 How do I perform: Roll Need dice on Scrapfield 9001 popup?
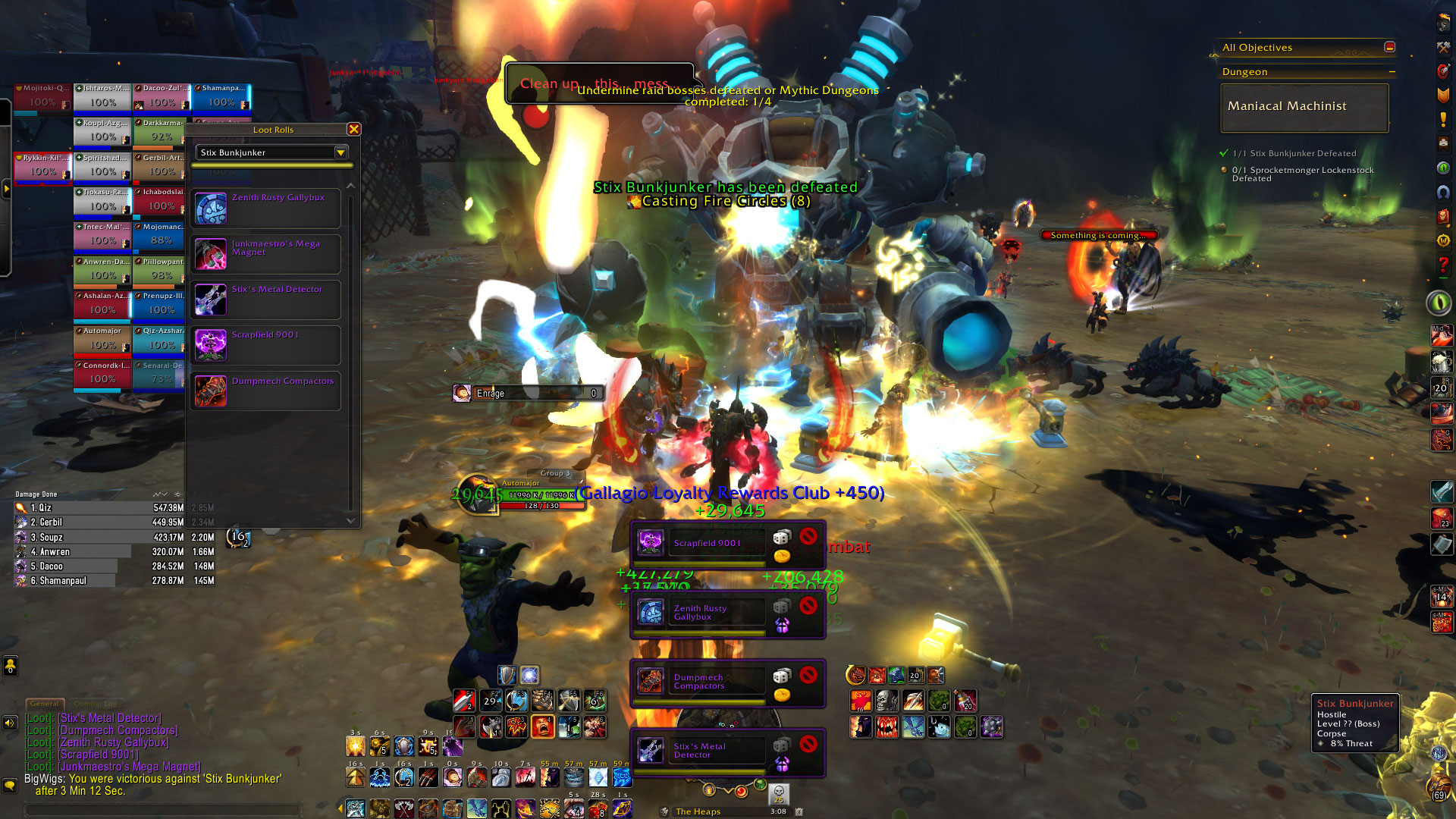click(x=782, y=538)
